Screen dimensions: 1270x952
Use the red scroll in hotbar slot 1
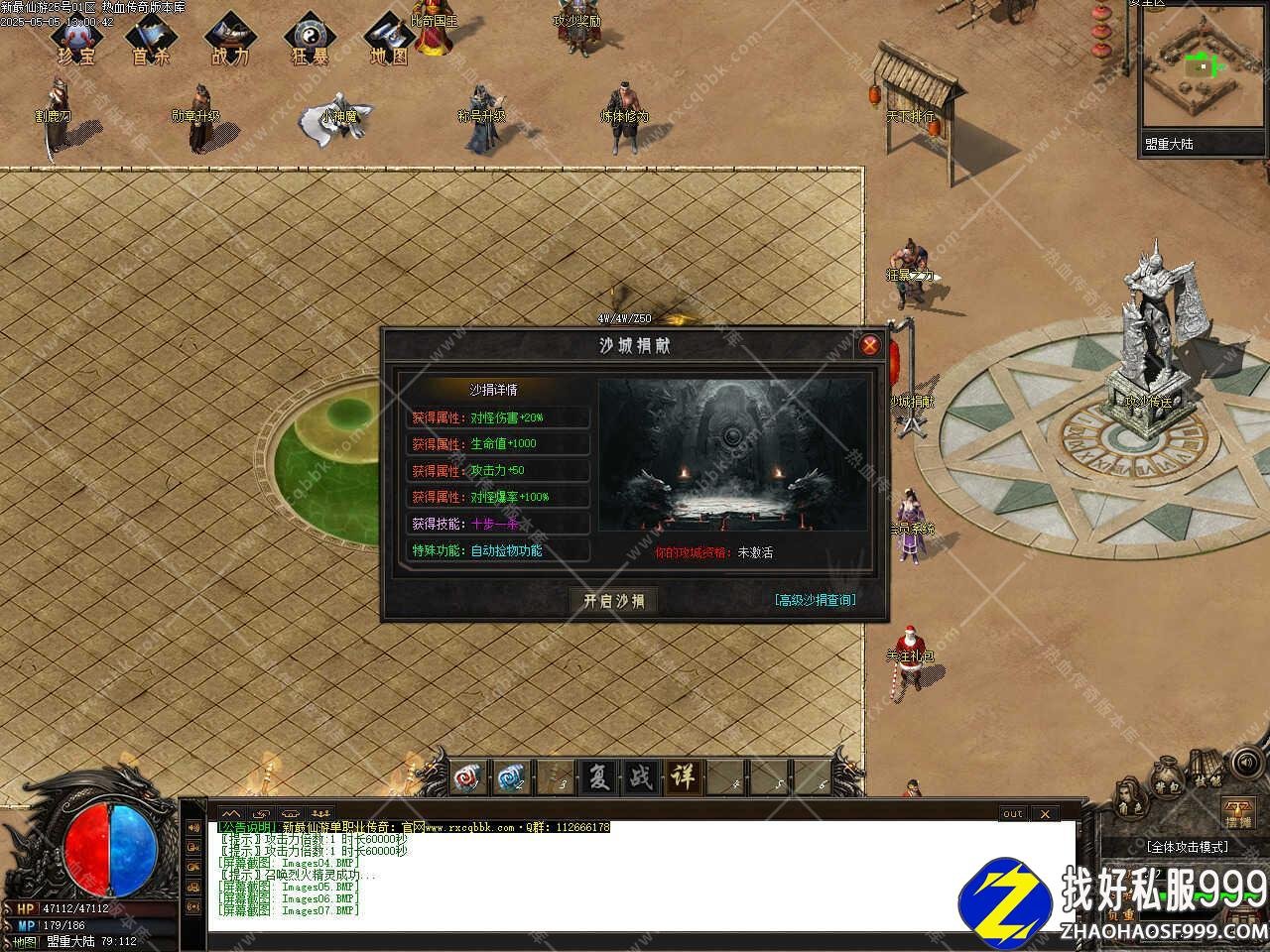click(x=468, y=776)
